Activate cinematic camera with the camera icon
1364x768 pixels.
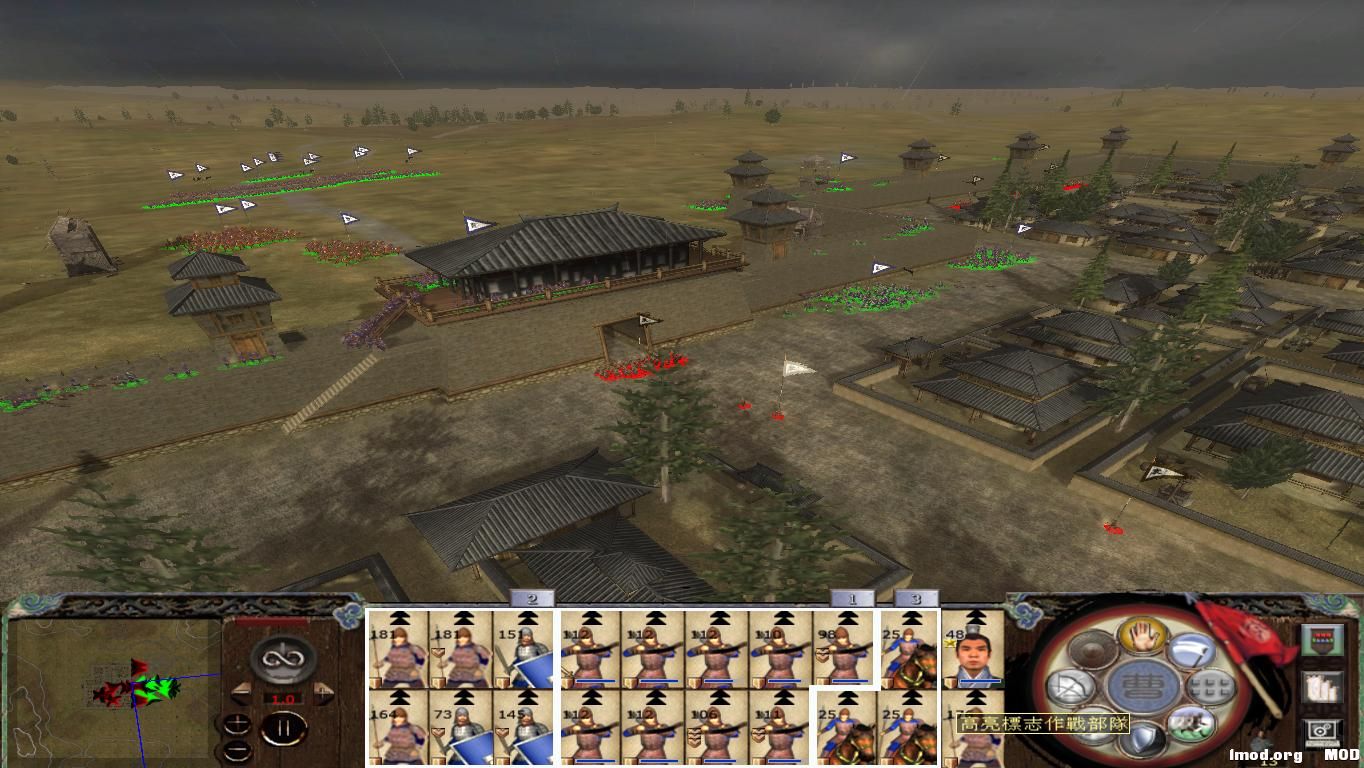[1321, 730]
